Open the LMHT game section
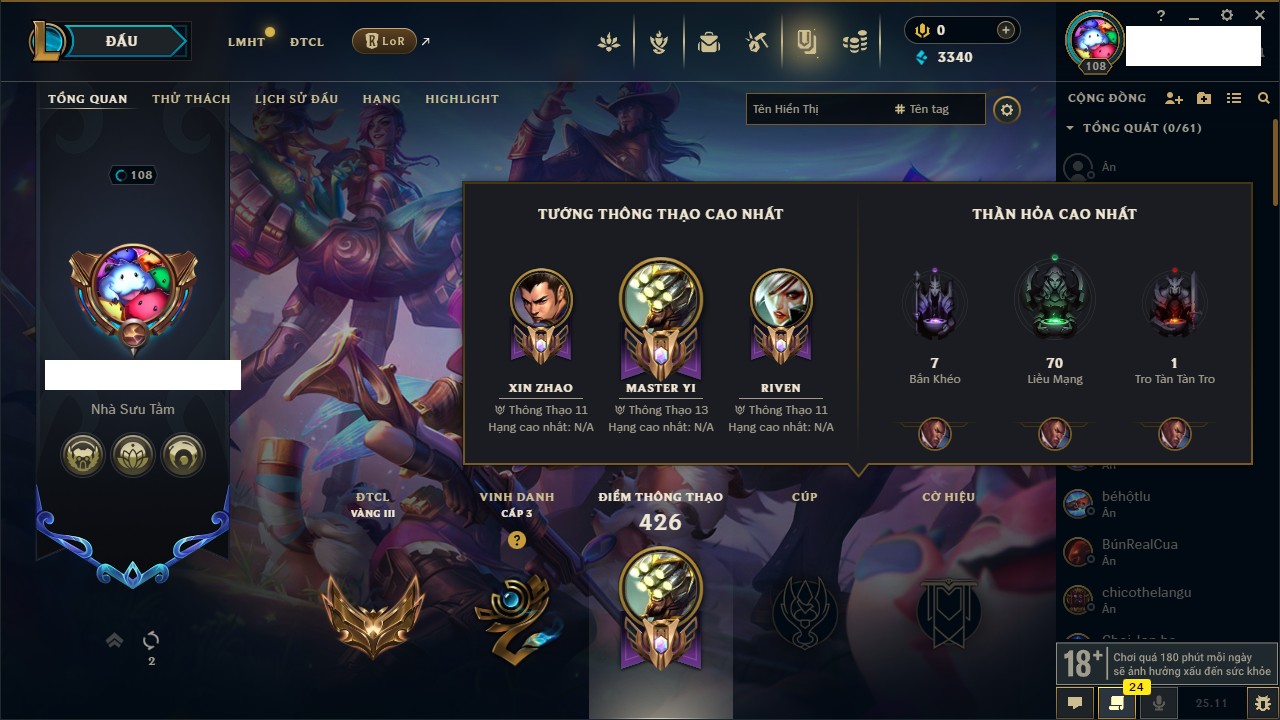1280x720 pixels. (246, 42)
